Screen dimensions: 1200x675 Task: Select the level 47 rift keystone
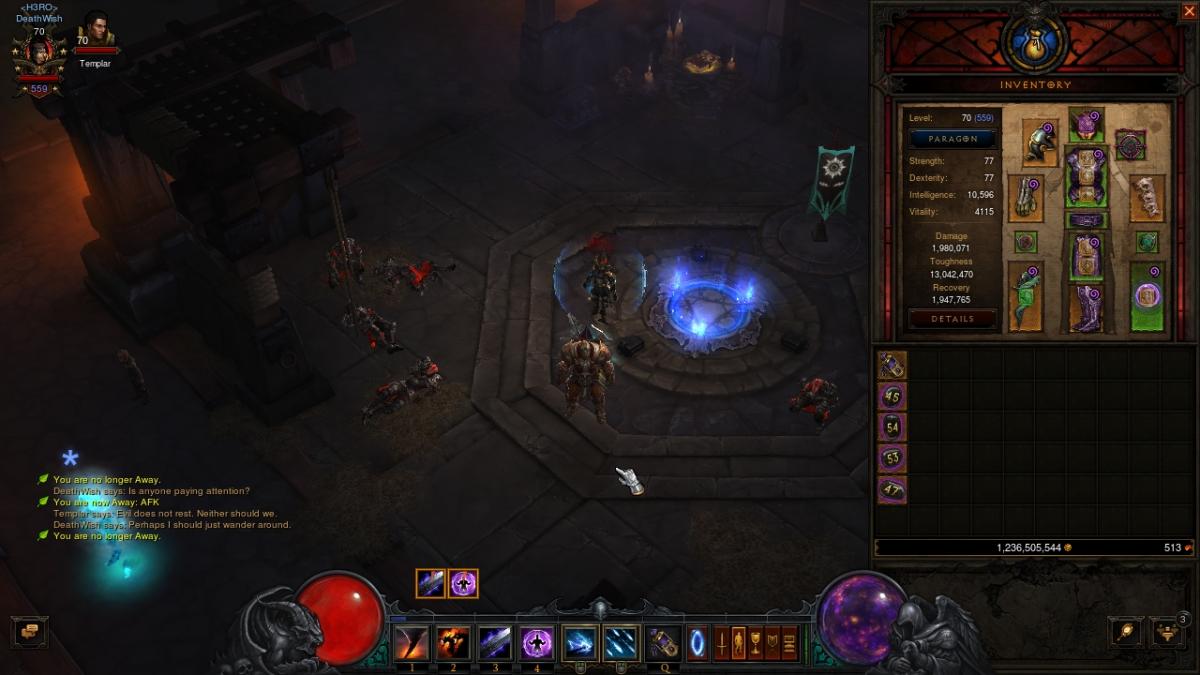click(892, 490)
